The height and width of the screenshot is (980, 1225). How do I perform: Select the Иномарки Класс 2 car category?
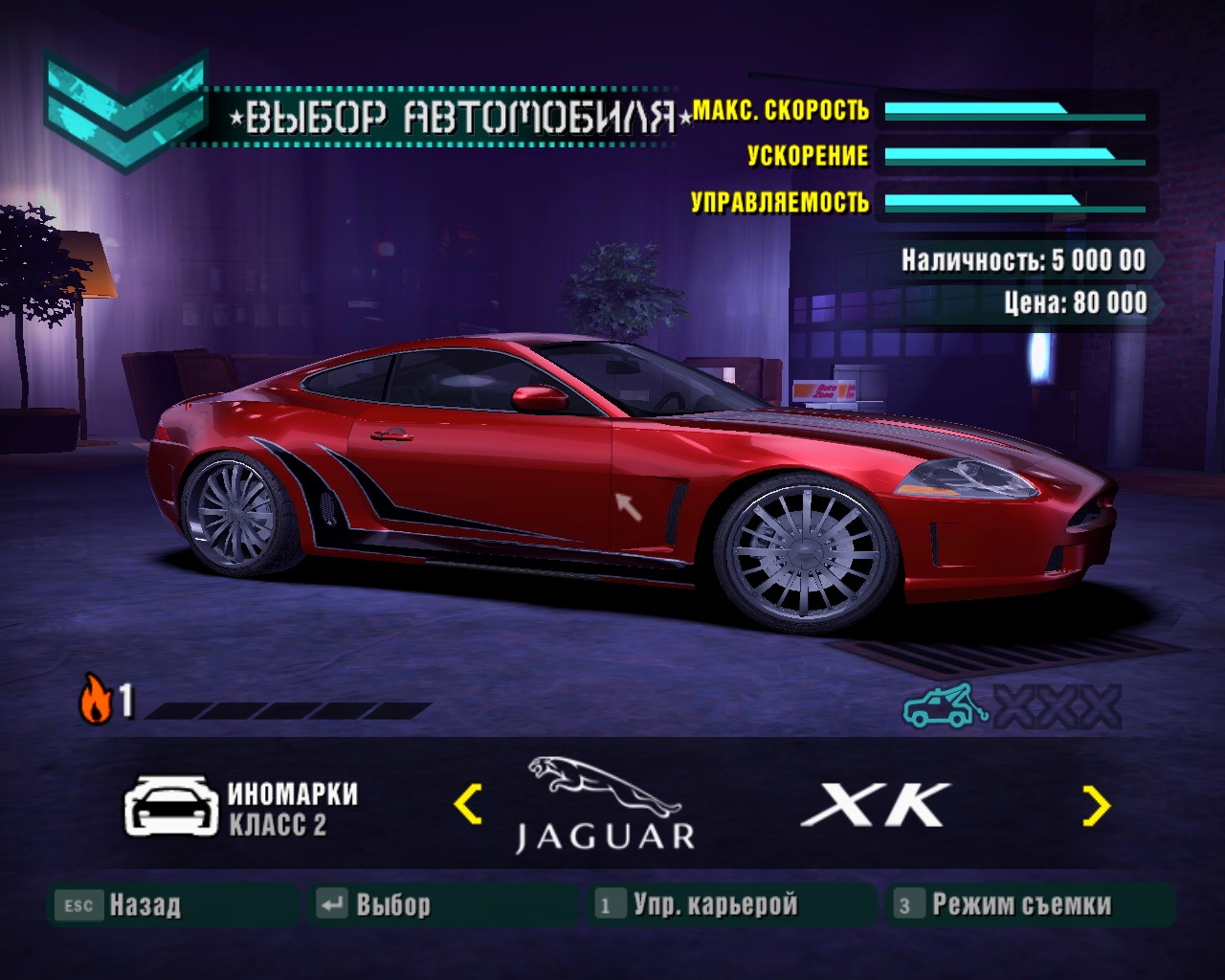241,808
